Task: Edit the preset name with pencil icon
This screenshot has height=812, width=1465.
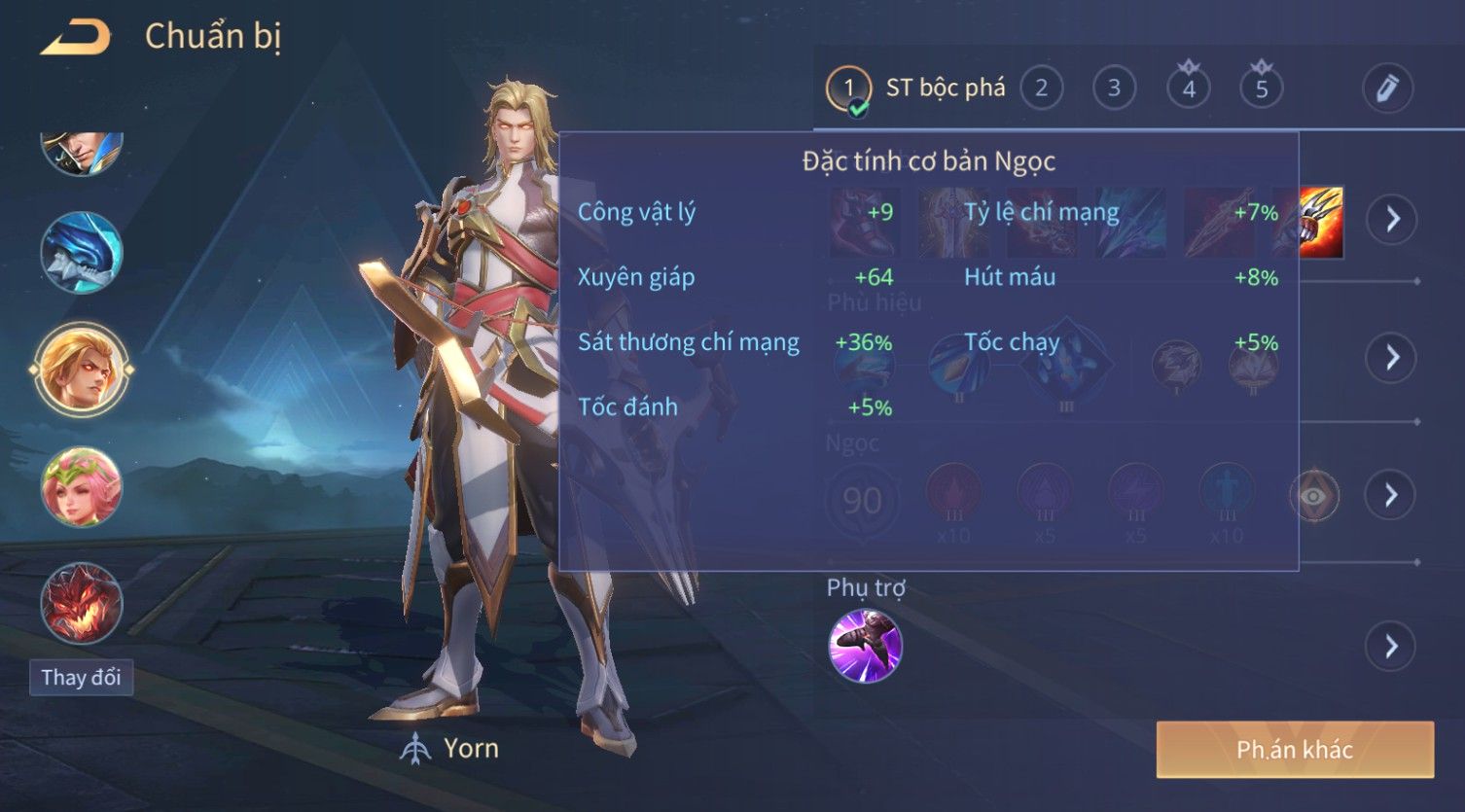Action: (1386, 88)
